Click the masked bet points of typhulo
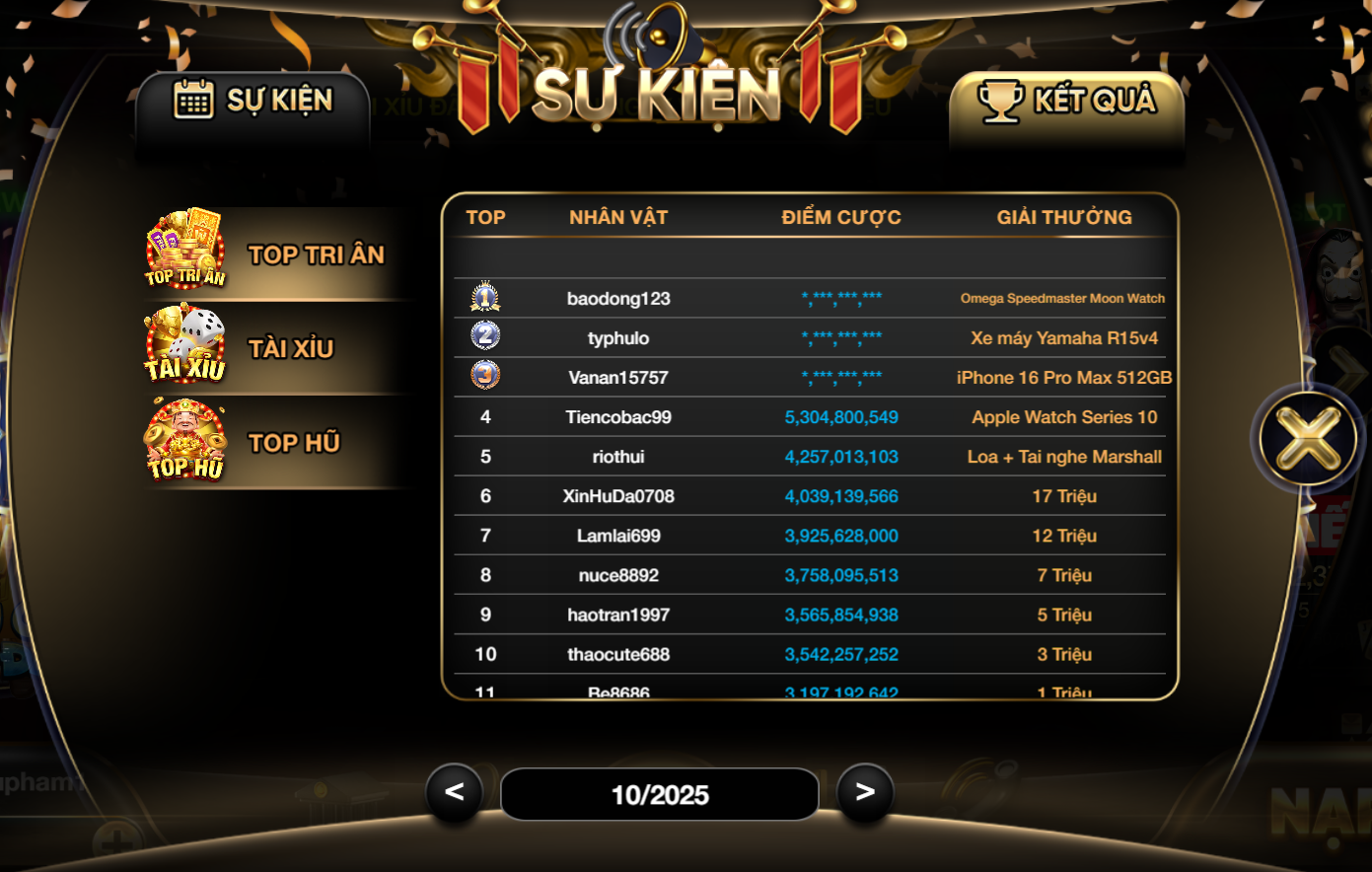 click(840, 336)
